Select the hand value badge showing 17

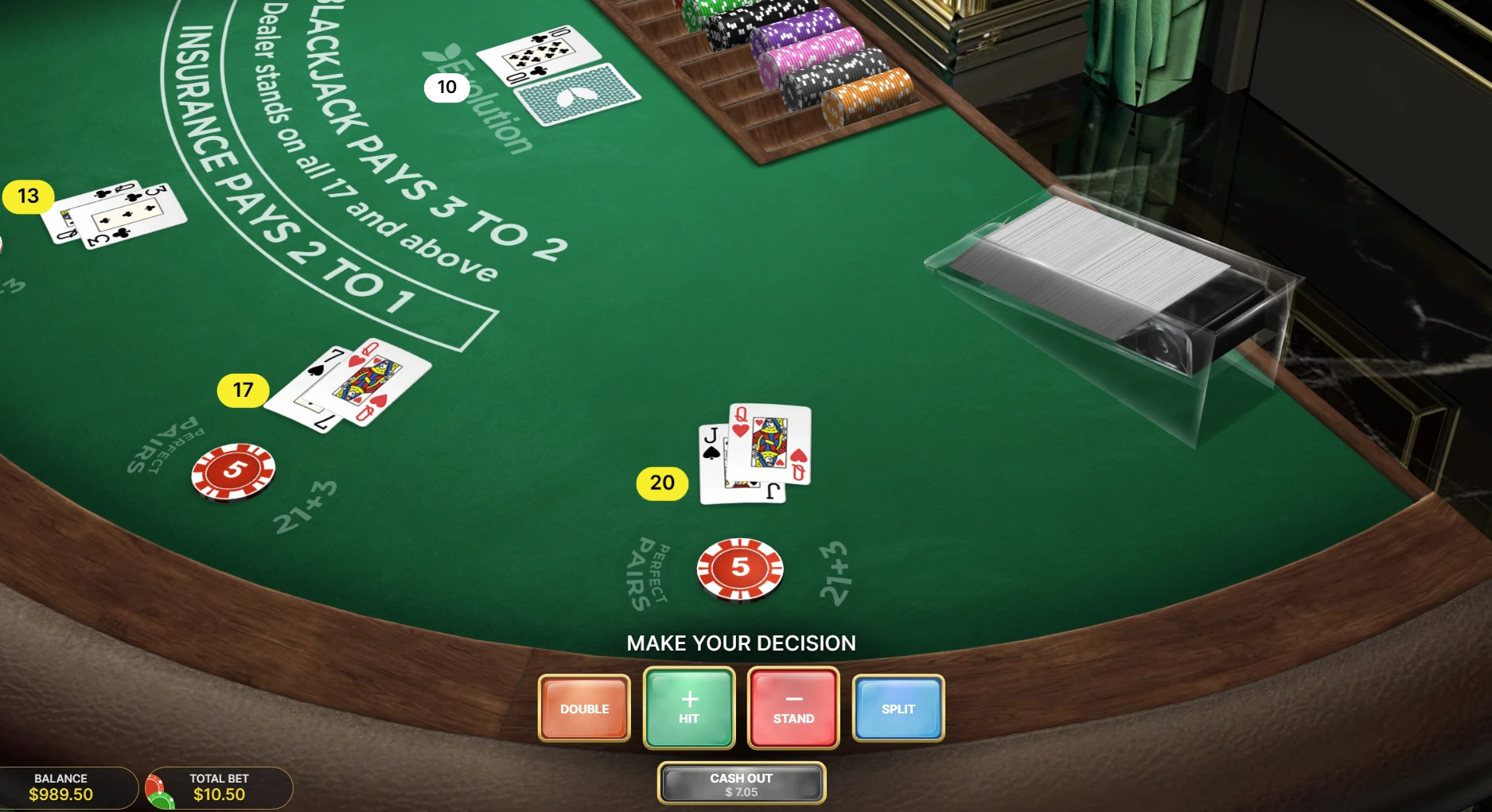[243, 390]
